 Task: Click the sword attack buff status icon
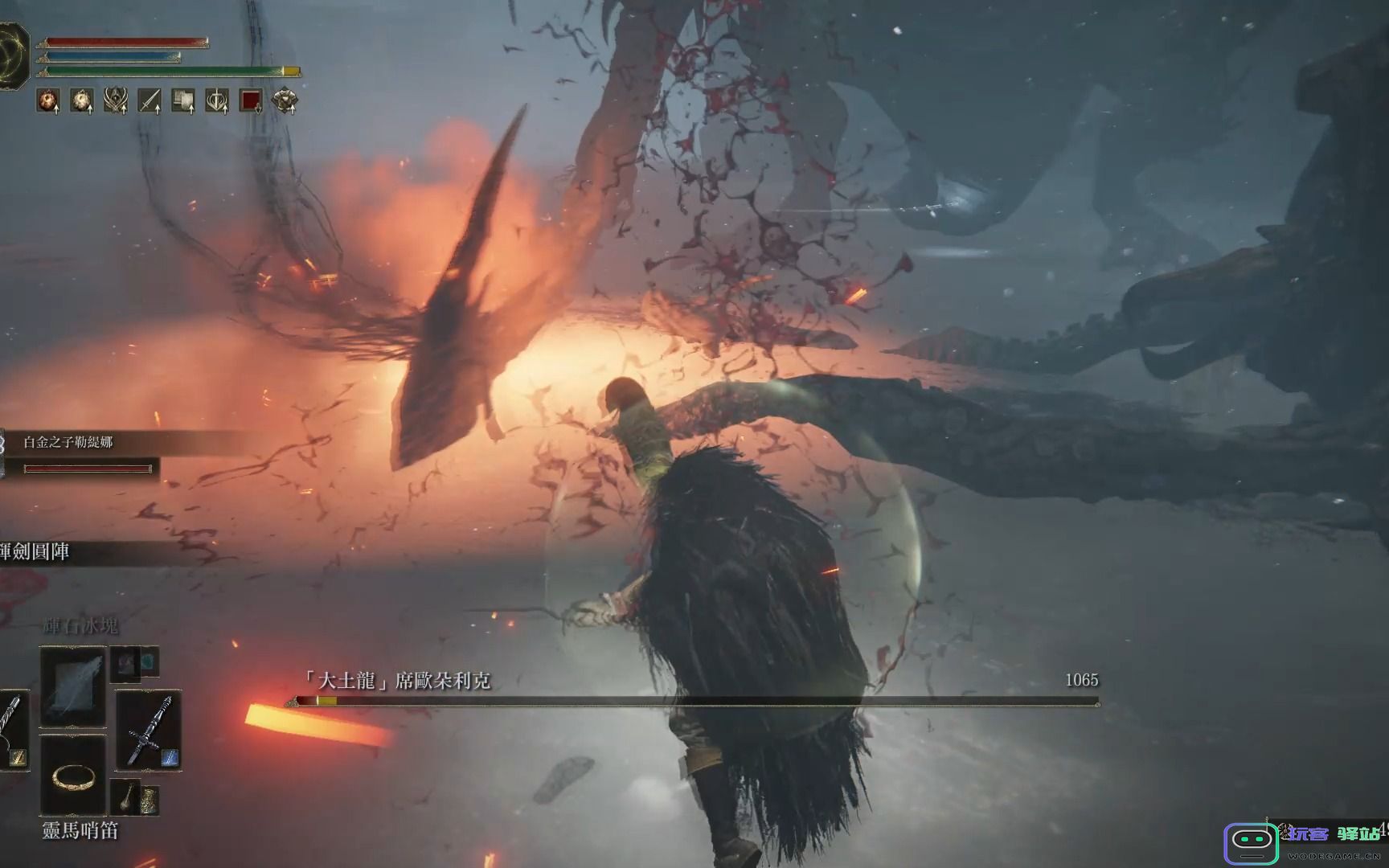pos(150,100)
